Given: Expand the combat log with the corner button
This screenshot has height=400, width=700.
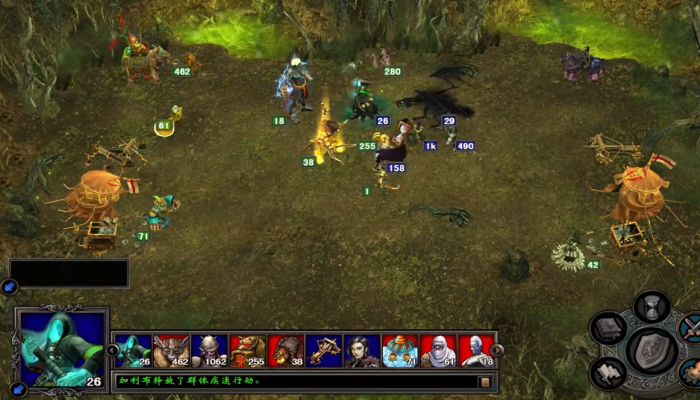Looking at the screenshot, I should pos(485,381).
